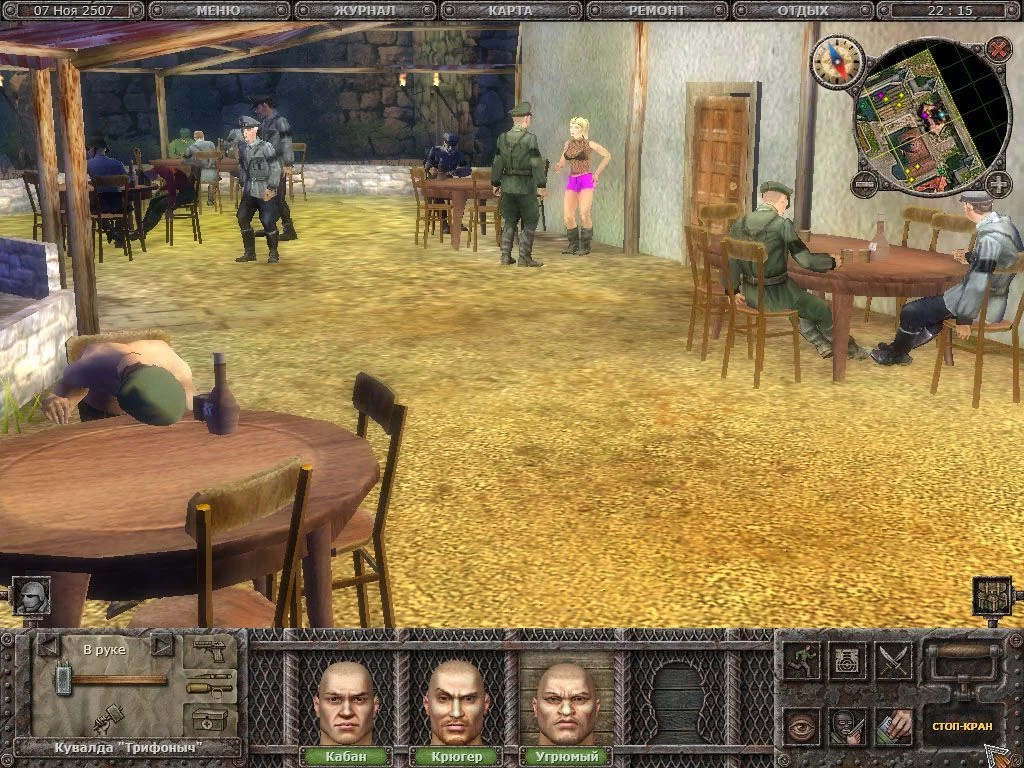1024x768 pixels.
Task: Select party member Кабан portrait
Action: tap(346, 702)
